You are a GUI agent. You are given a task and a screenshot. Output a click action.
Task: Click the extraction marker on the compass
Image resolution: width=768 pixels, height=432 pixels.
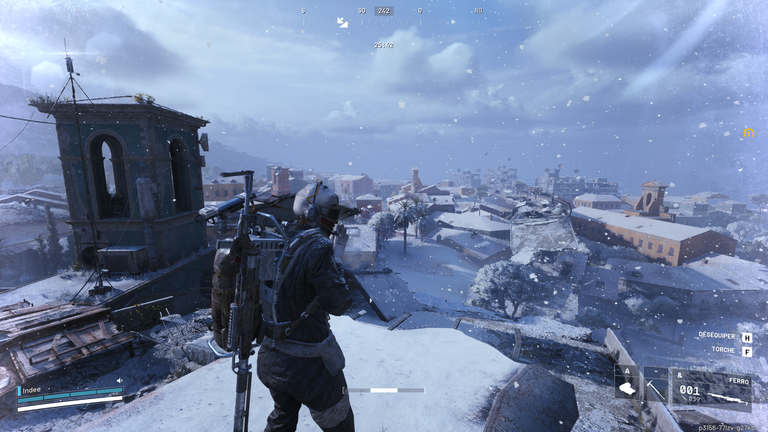(342, 22)
